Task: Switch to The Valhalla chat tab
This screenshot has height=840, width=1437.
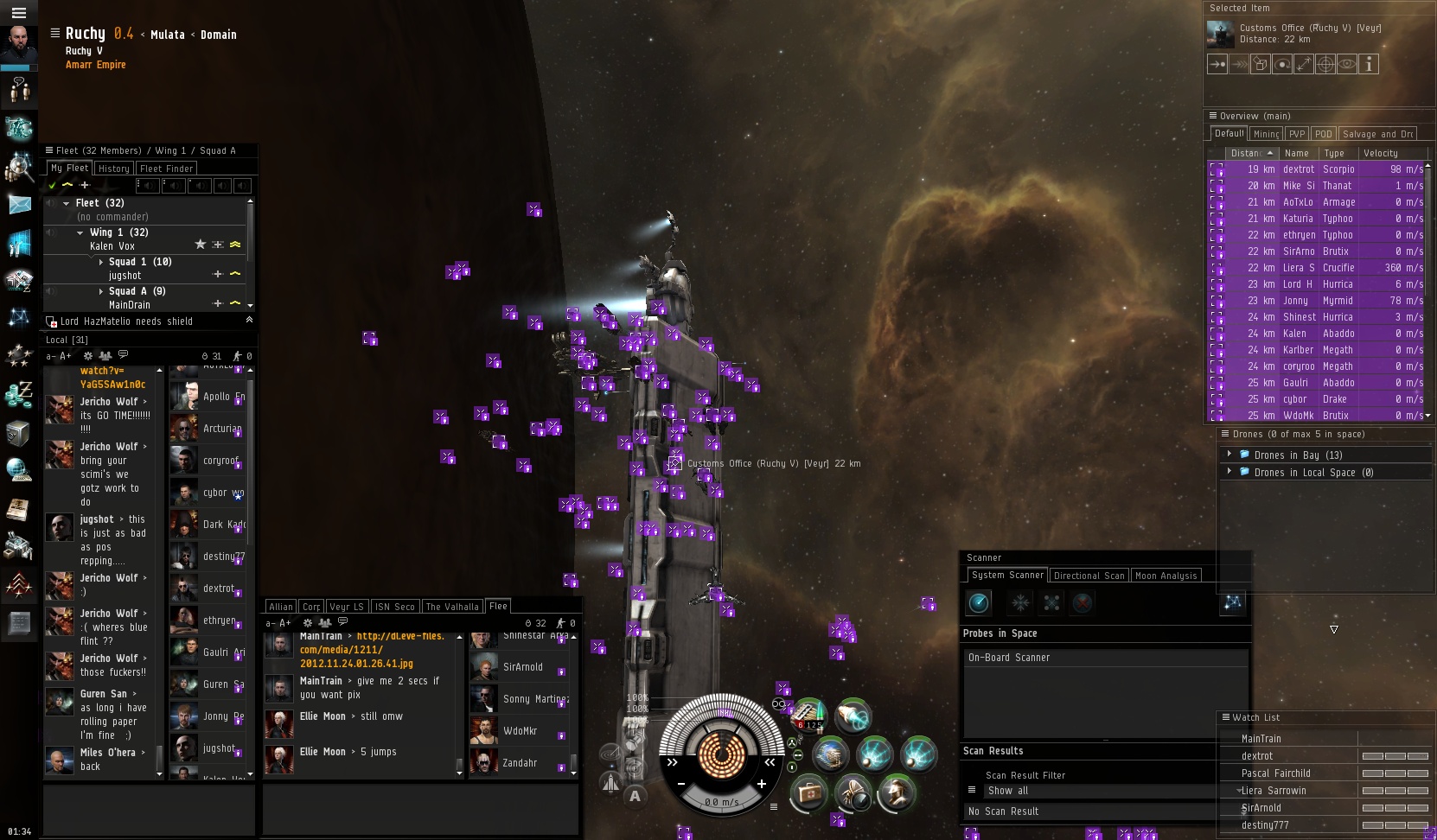Action: [x=451, y=607]
